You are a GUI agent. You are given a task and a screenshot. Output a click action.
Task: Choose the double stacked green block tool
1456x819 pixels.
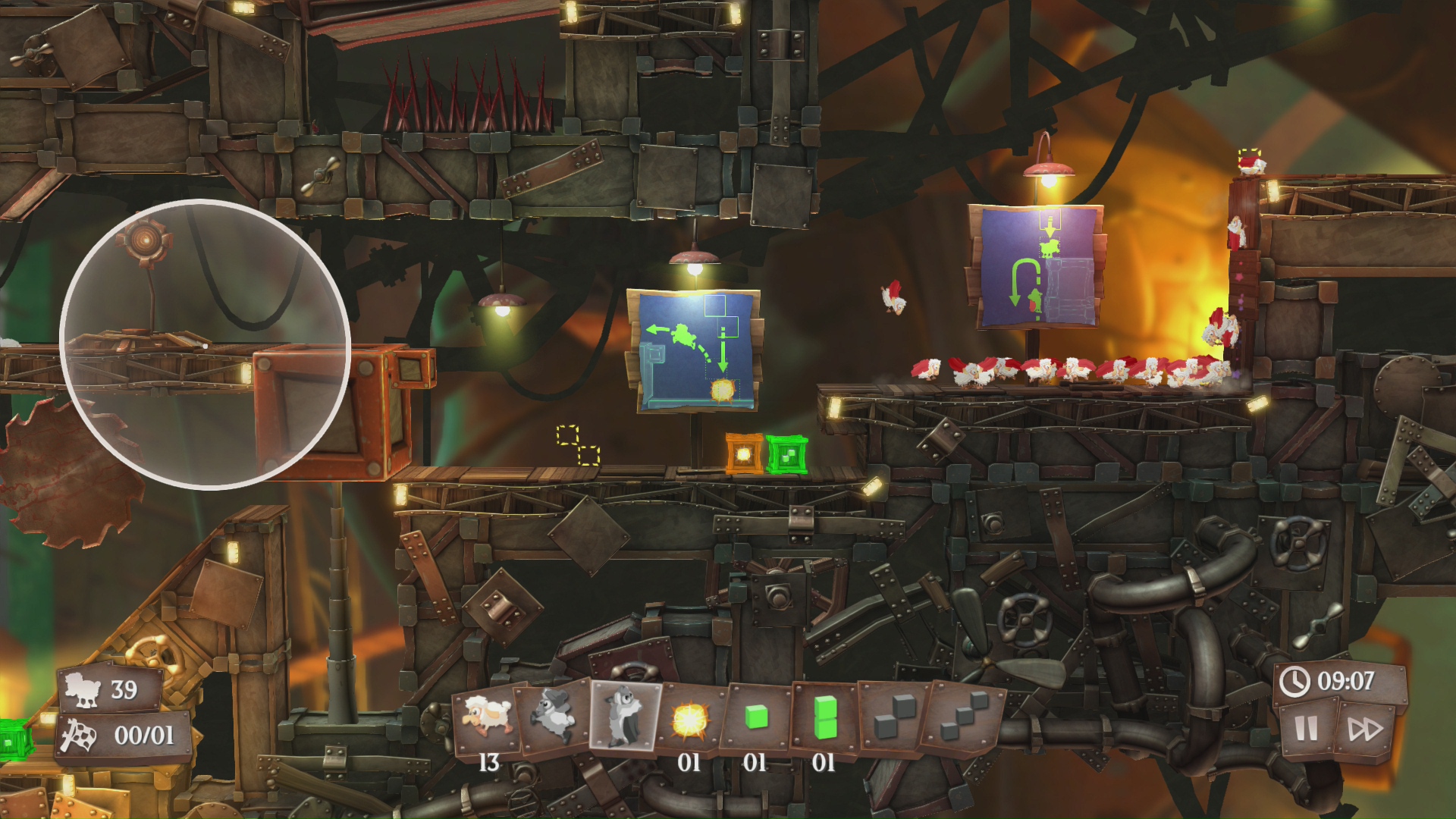click(824, 717)
